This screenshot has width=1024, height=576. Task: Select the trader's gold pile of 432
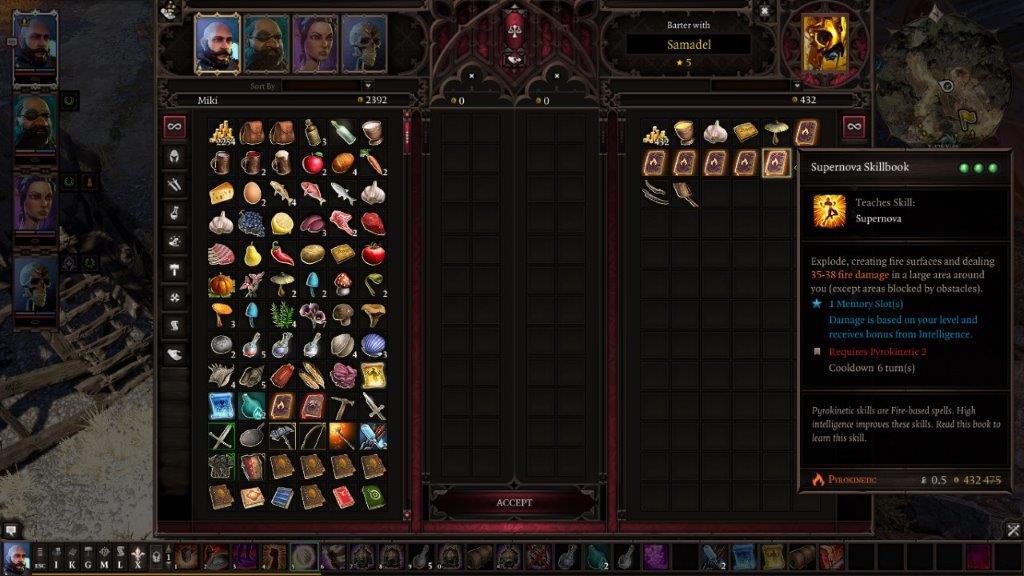(x=655, y=132)
